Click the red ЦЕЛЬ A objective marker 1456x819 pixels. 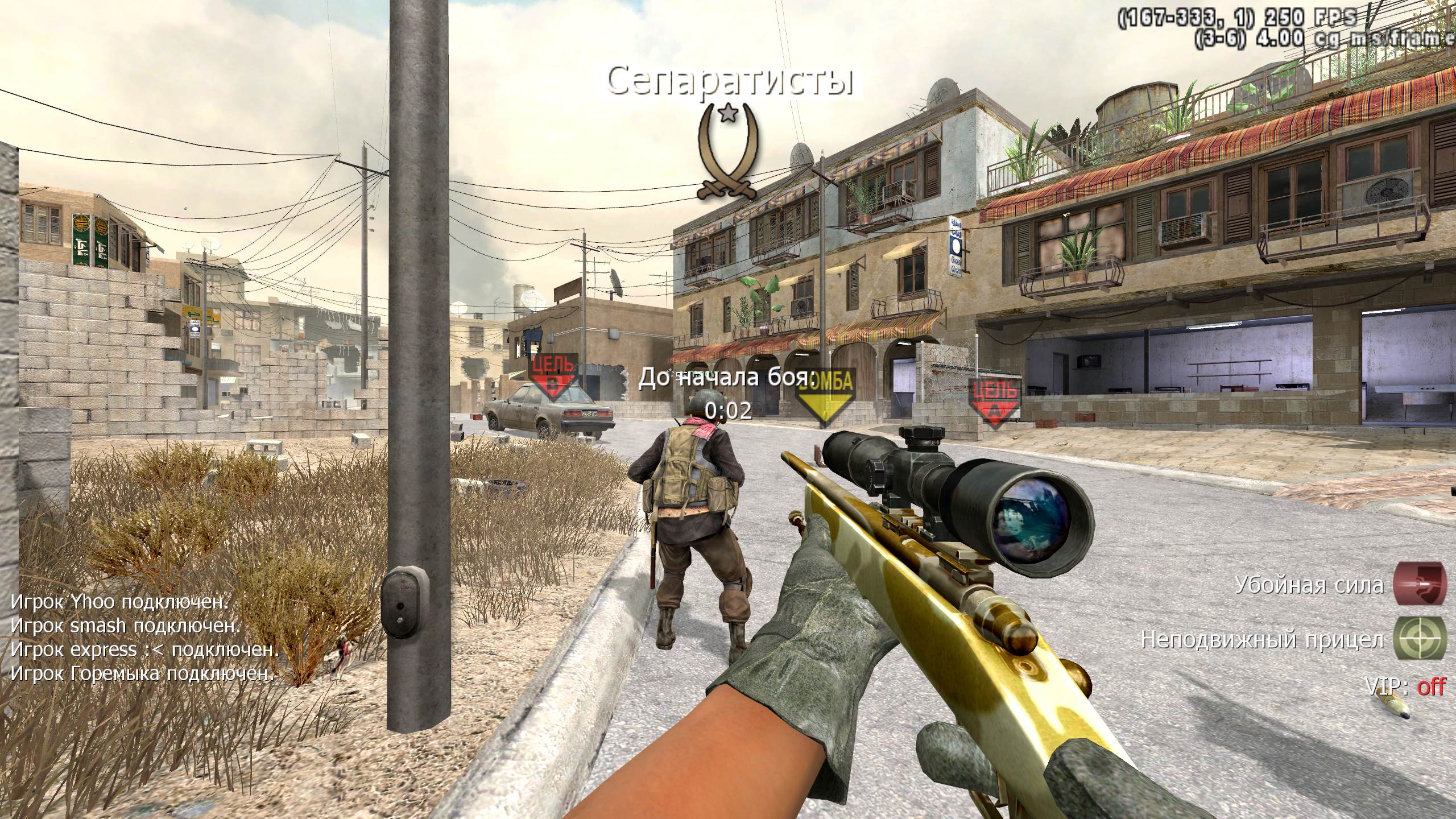[995, 403]
